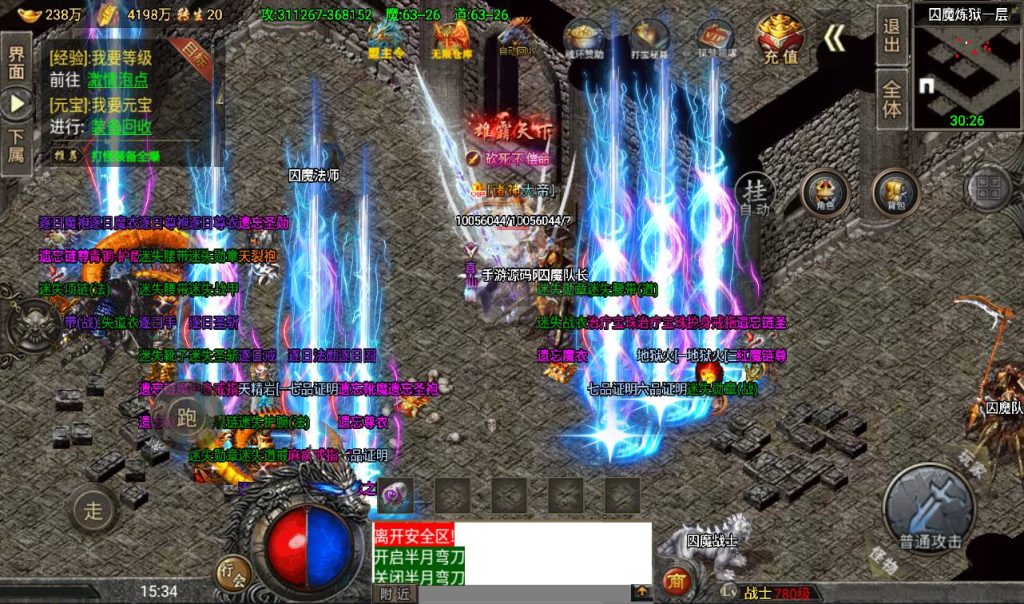Toggle 跑 run movement mode
1024x604 pixels.
(x=185, y=416)
